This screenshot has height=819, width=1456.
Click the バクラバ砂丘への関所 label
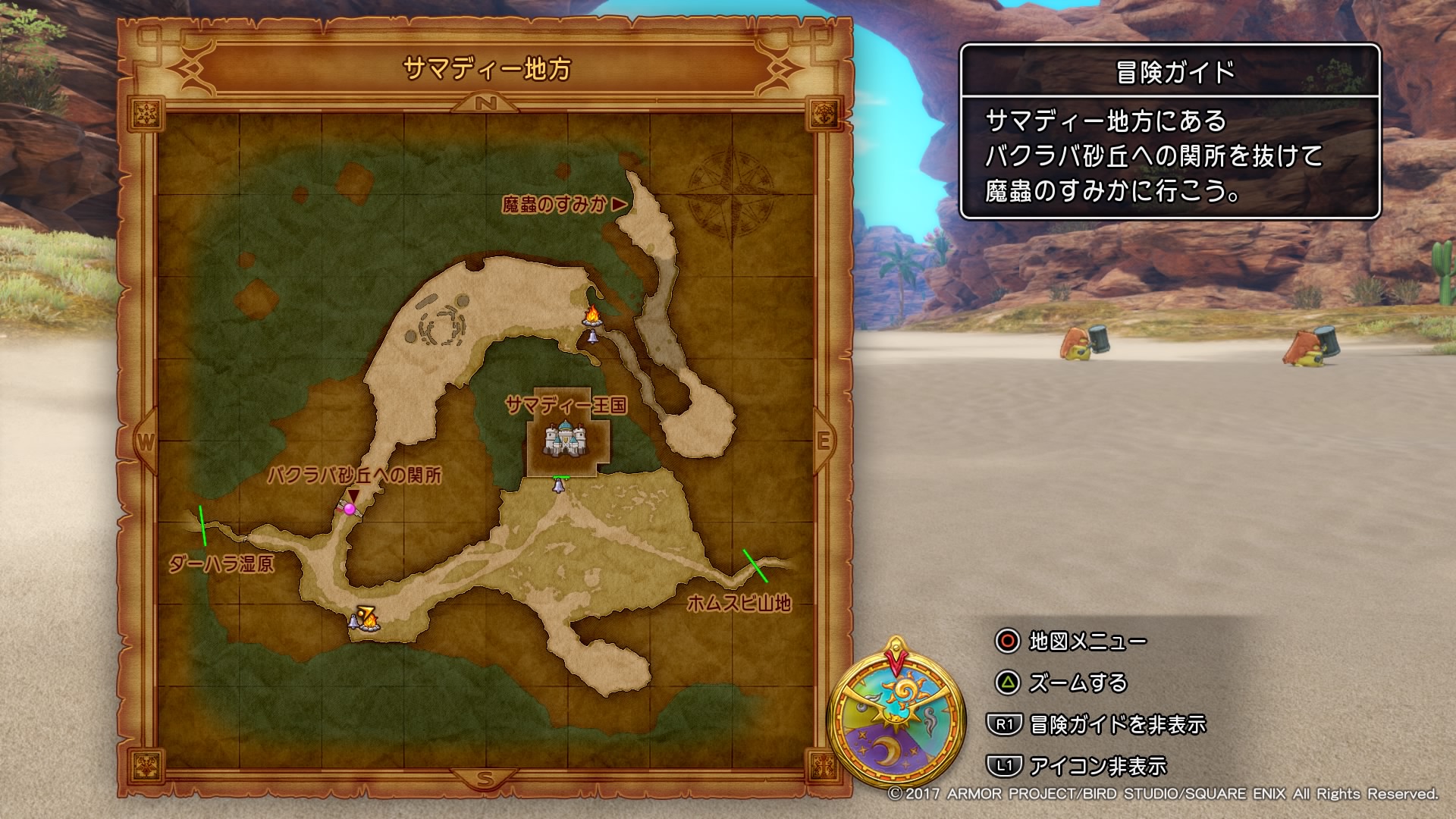356,477
